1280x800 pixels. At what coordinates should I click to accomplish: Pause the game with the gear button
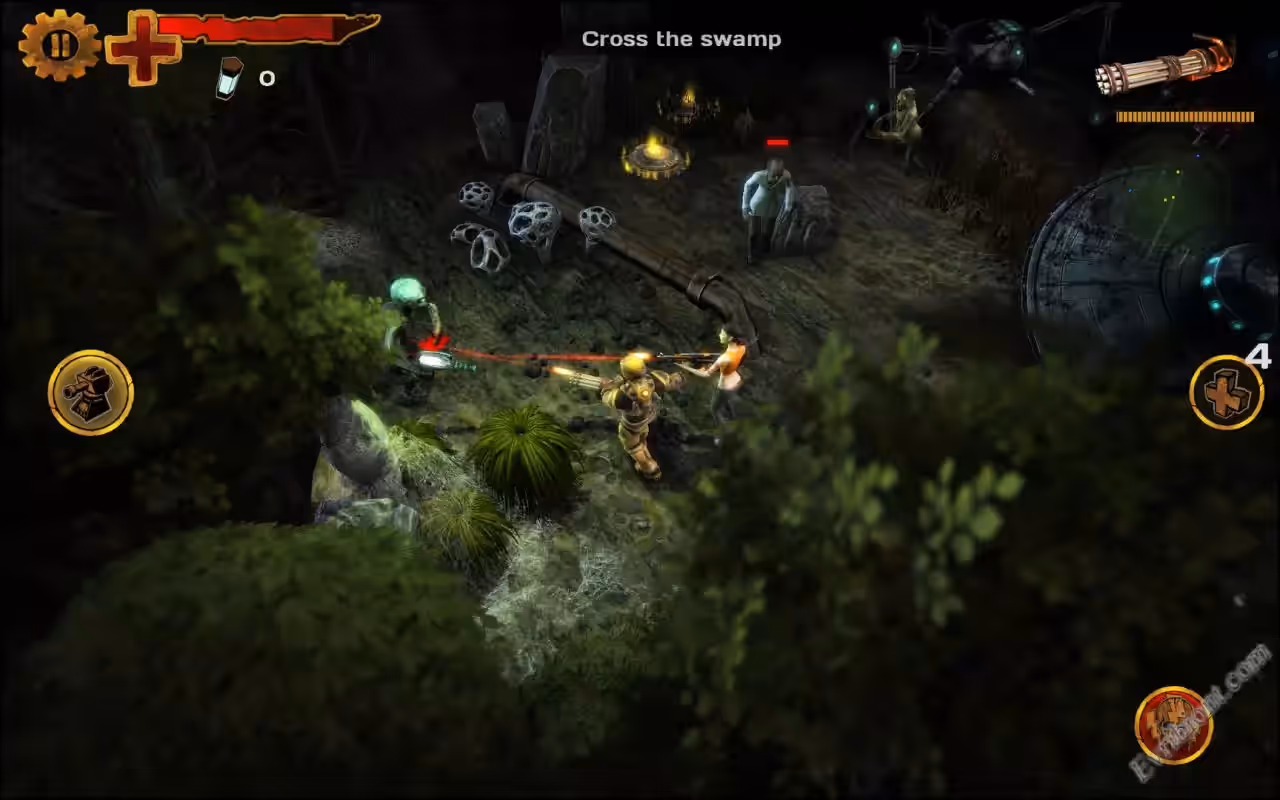(59, 45)
